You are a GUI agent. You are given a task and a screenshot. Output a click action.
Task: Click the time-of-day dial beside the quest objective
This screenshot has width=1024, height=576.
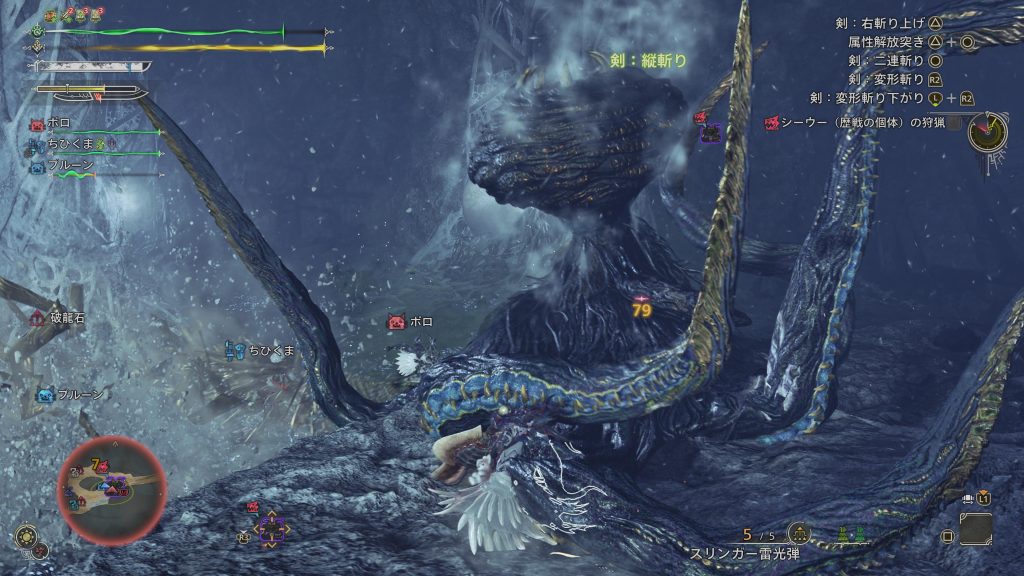pos(987,132)
